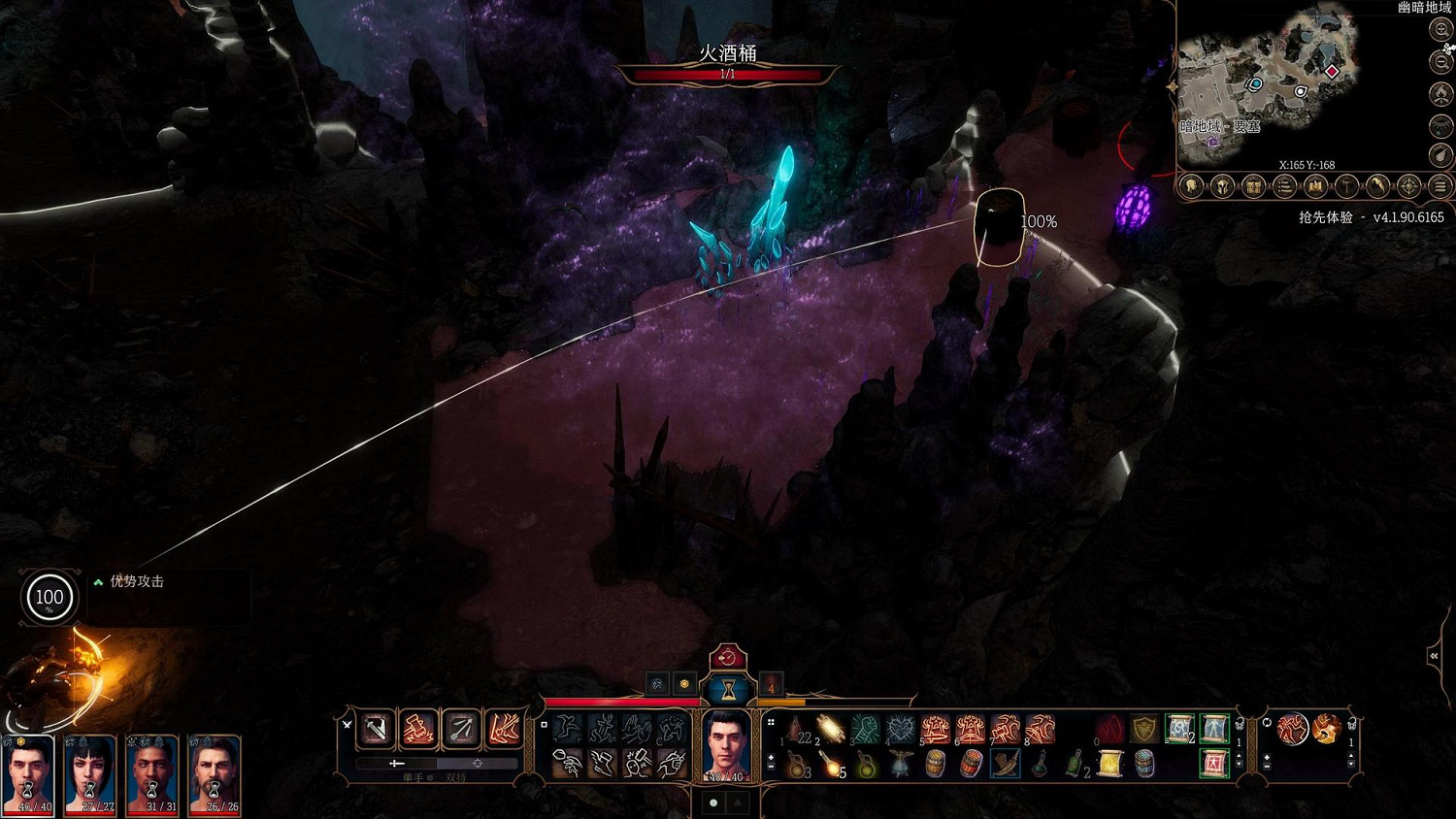Select the bow and arrow ranged attack icon
Image resolution: width=1456 pixels, height=819 pixels.
(460, 730)
